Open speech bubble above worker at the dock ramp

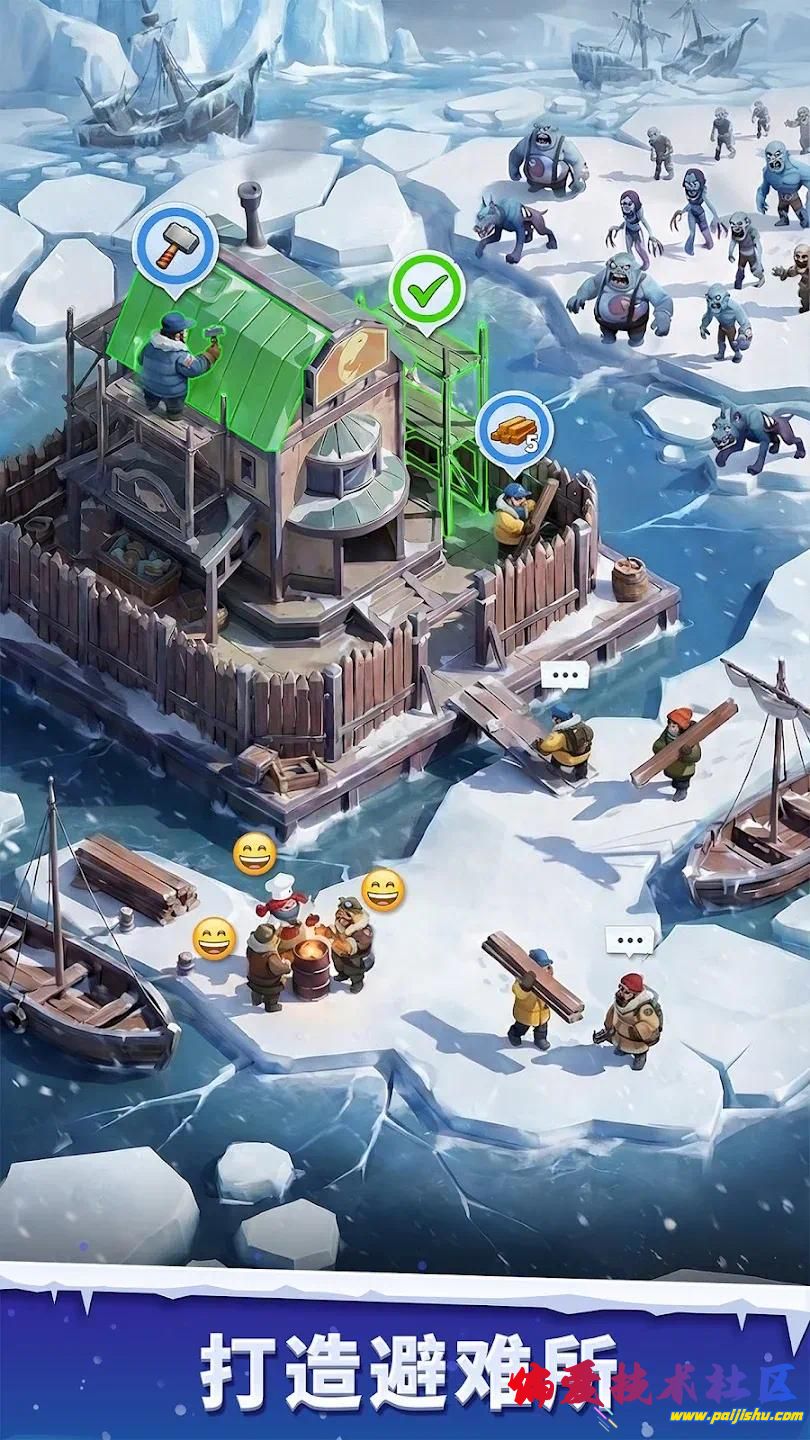click(x=565, y=675)
